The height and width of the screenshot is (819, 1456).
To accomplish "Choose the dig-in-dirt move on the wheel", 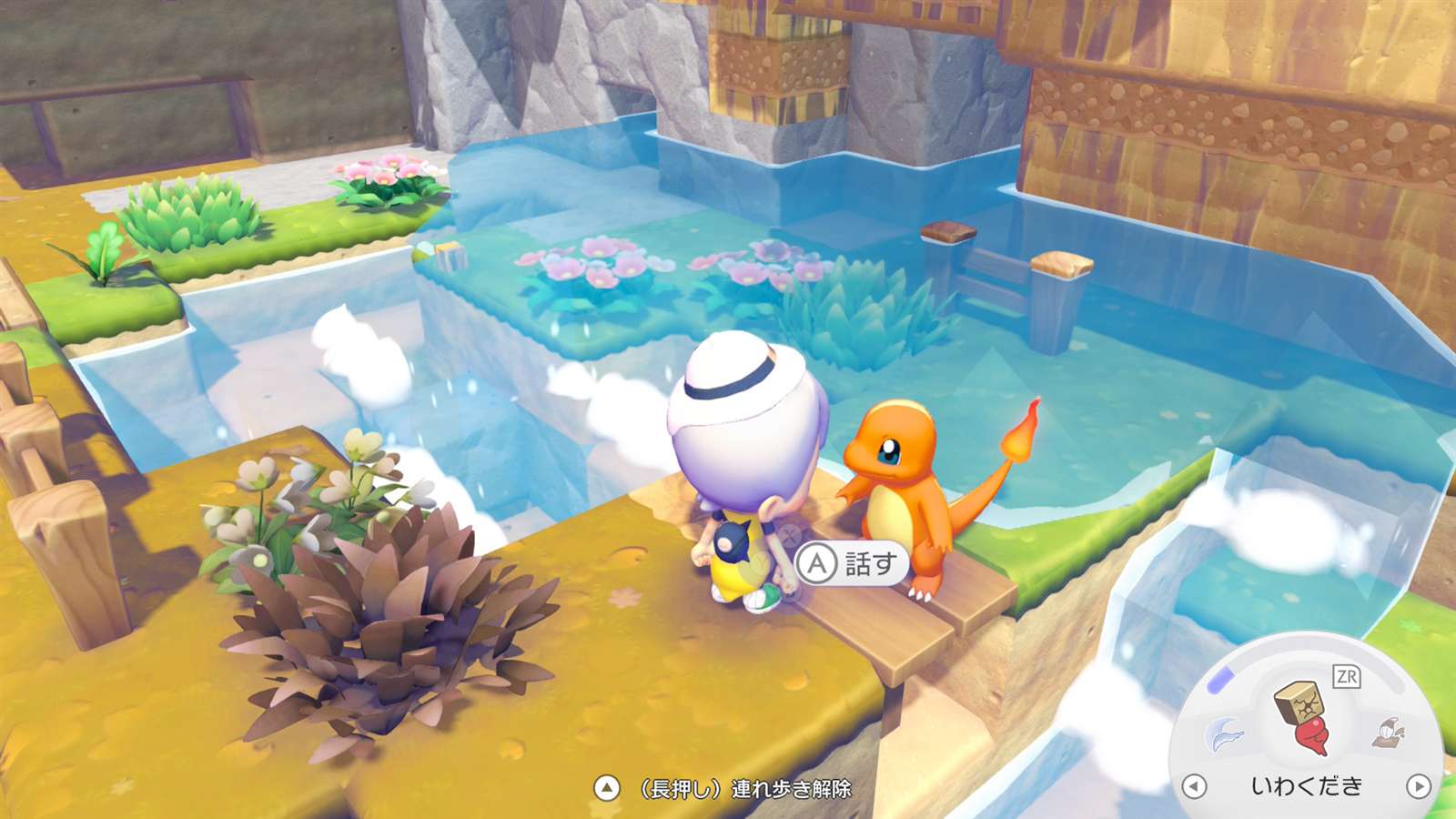I will [1390, 732].
